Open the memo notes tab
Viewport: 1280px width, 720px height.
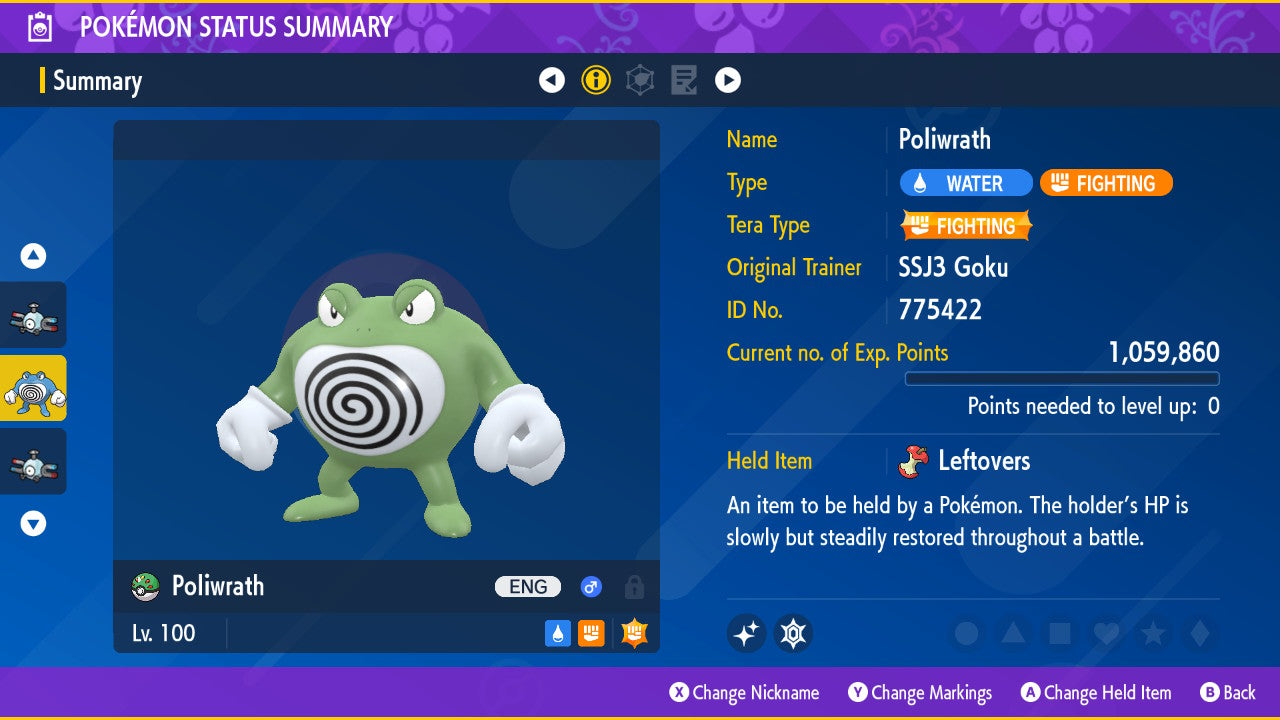(684, 80)
